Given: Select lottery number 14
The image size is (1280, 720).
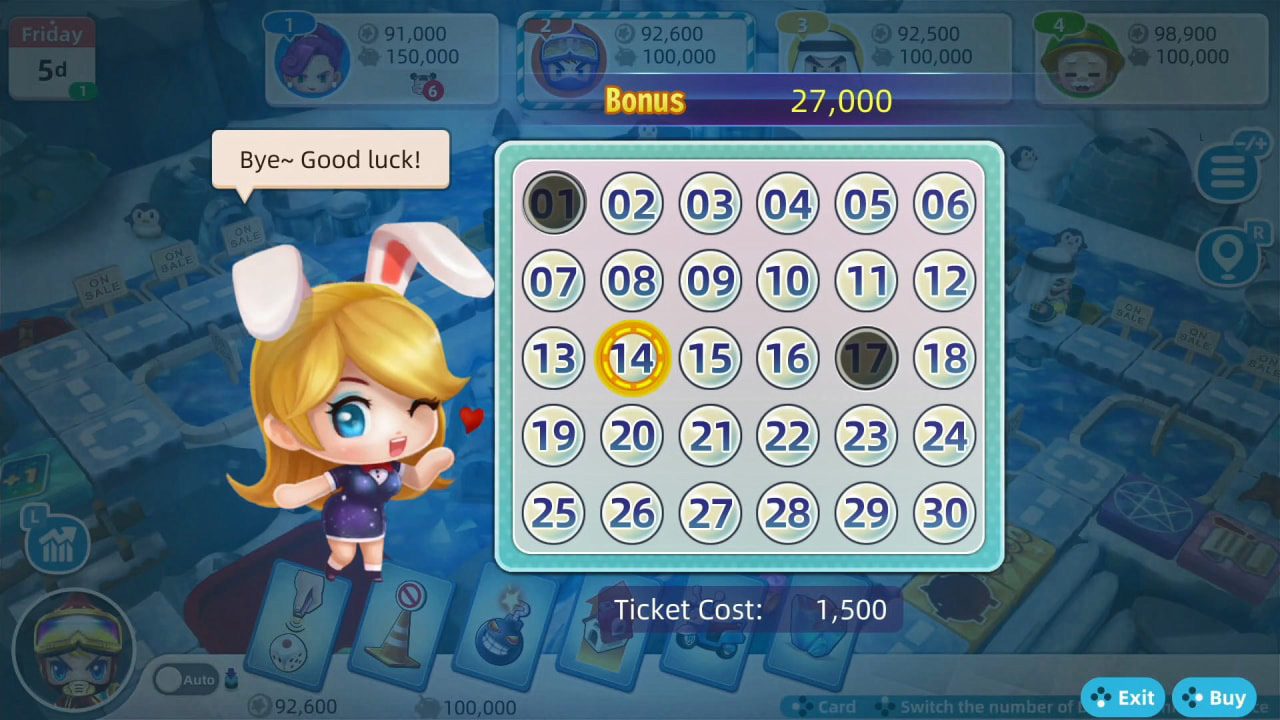Looking at the screenshot, I should (x=632, y=358).
